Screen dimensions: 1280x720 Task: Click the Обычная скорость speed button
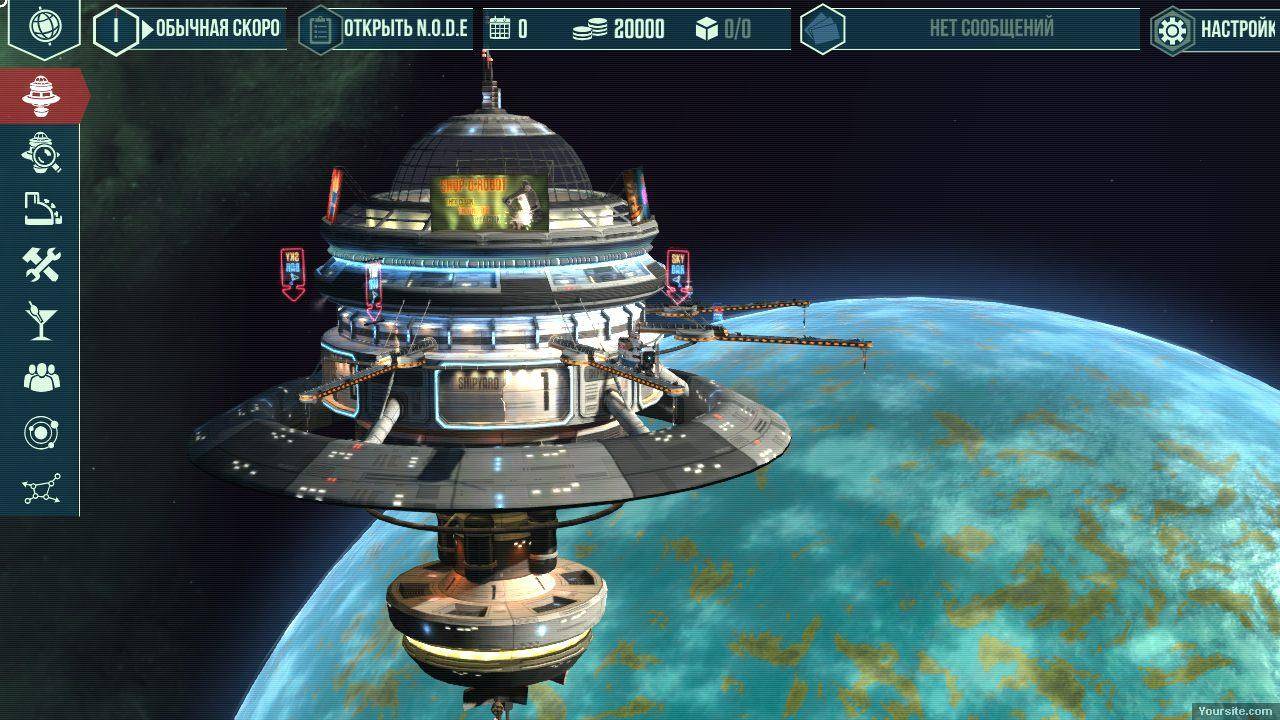(x=215, y=29)
